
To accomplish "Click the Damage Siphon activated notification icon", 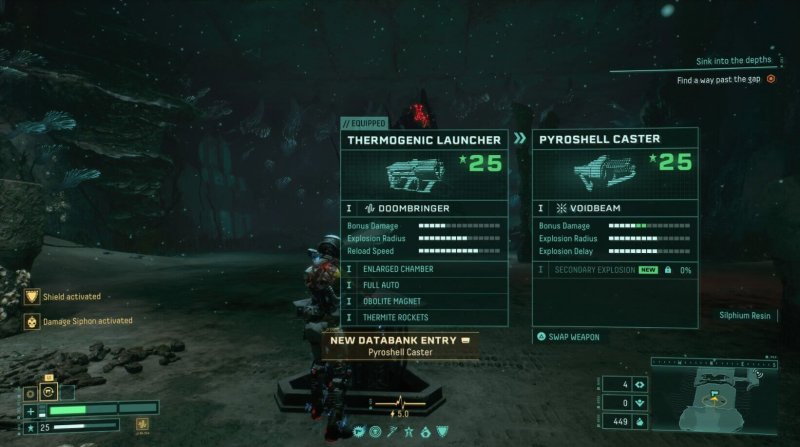I will (x=32, y=322).
